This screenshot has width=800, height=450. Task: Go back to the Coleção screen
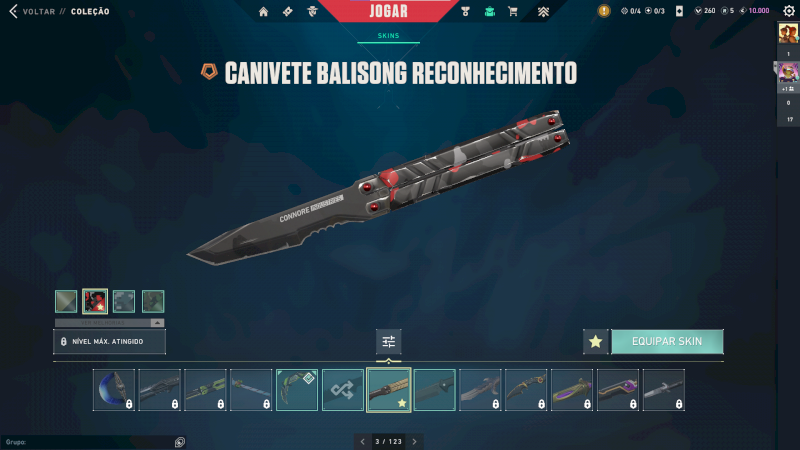(x=40, y=11)
